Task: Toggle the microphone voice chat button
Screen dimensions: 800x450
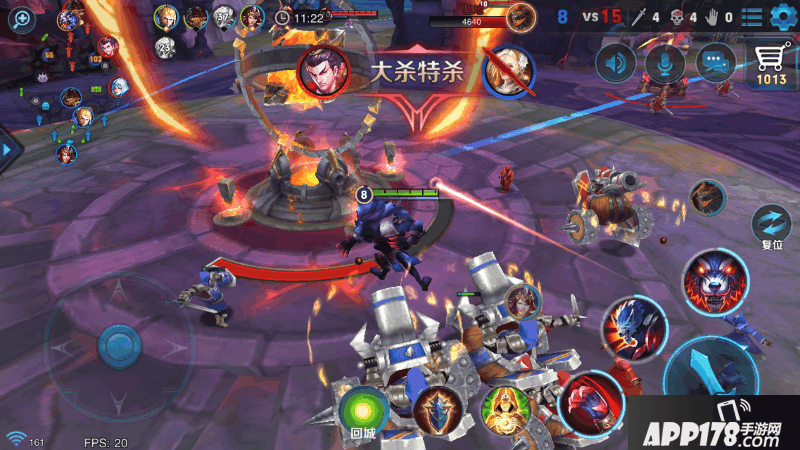Action: pos(664,63)
